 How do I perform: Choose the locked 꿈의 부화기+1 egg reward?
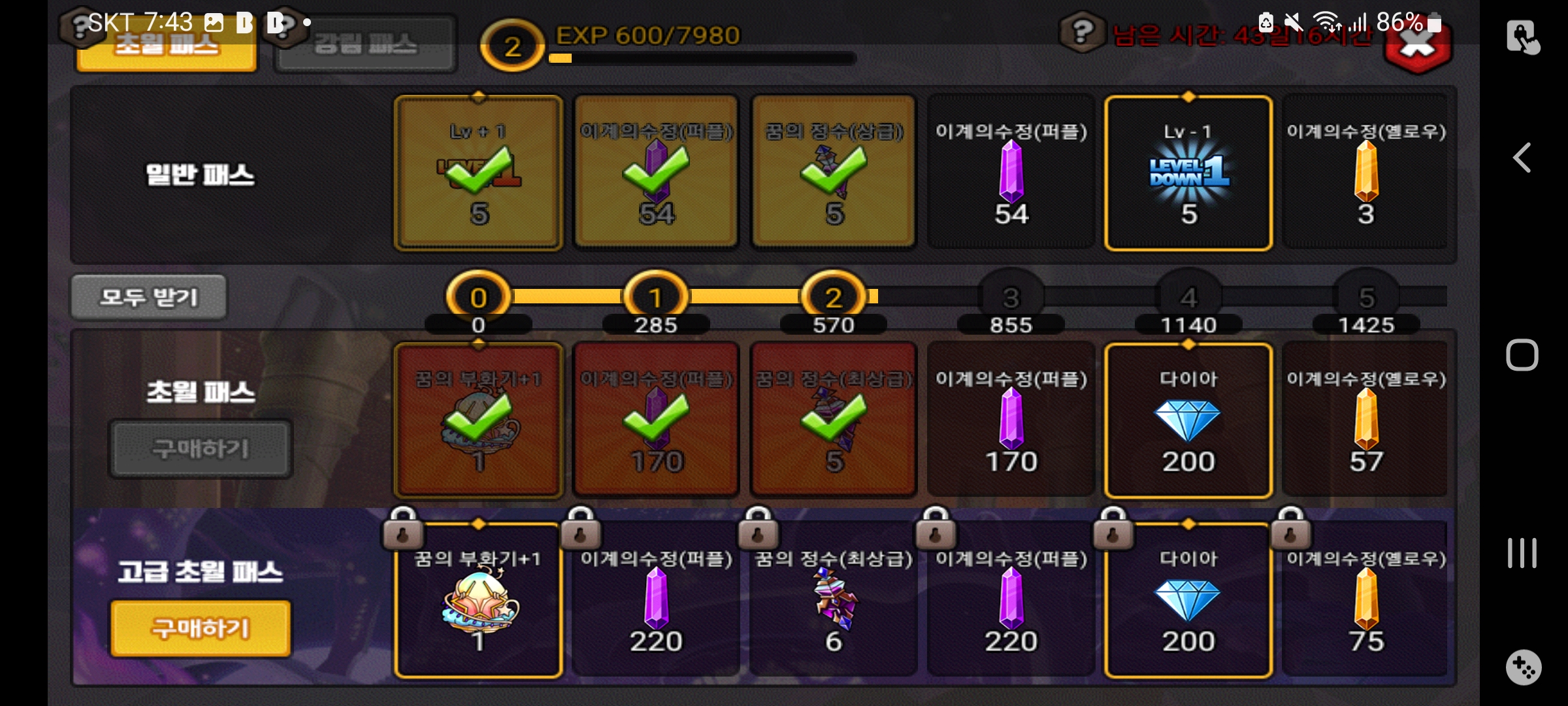(x=479, y=600)
